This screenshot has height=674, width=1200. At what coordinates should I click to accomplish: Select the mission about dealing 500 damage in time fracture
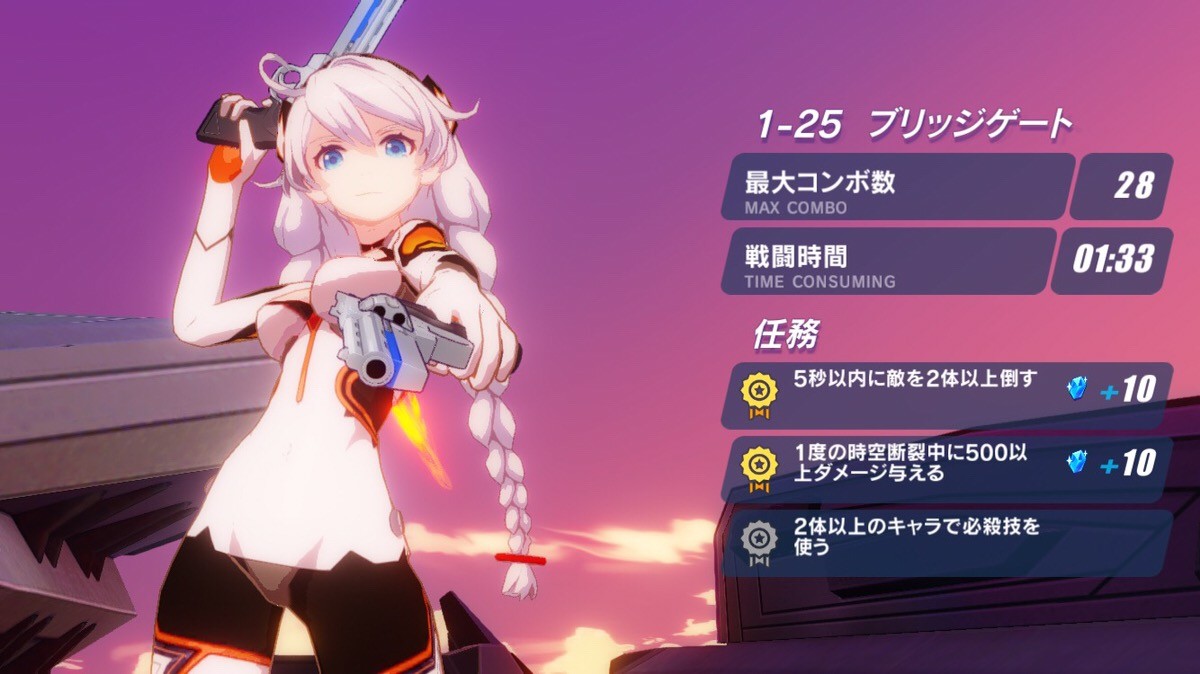coord(945,463)
